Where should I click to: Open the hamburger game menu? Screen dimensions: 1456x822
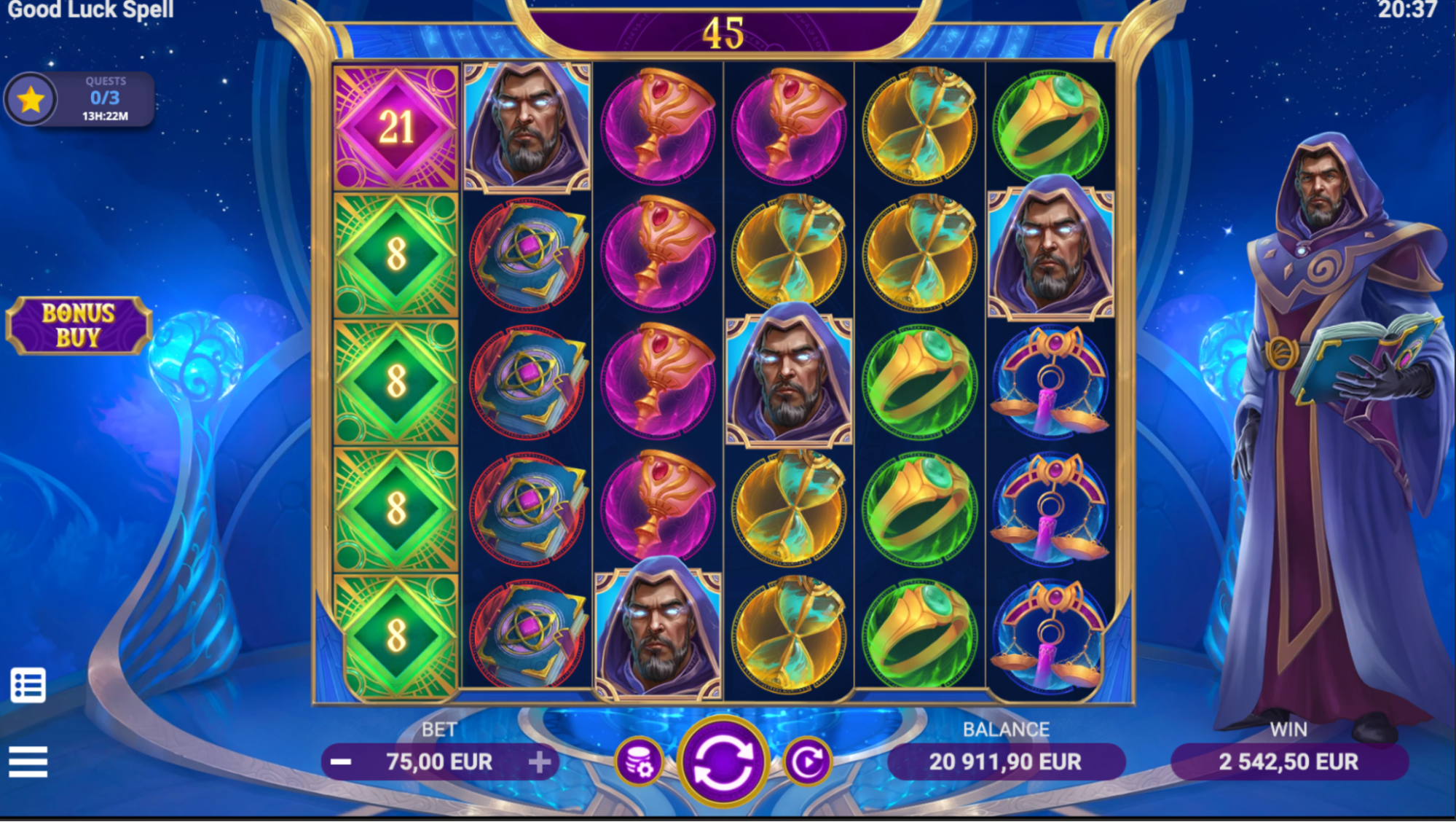click(x=29, y=762)
